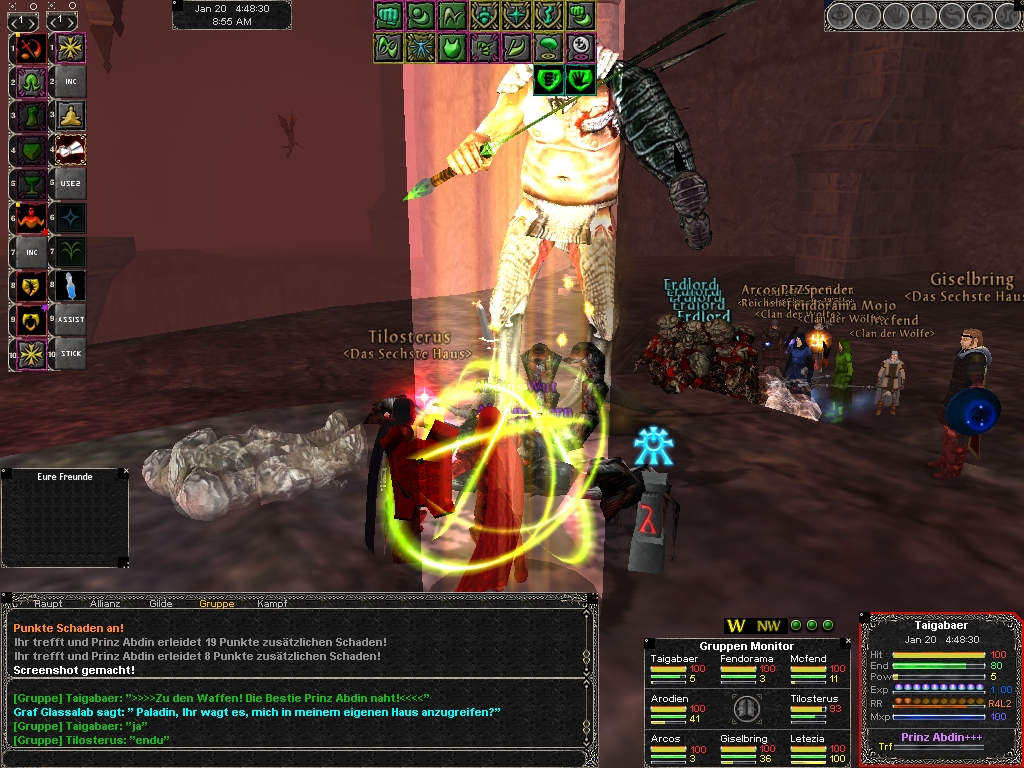Select Giselbring in the group monitor

tap(743, 739)
